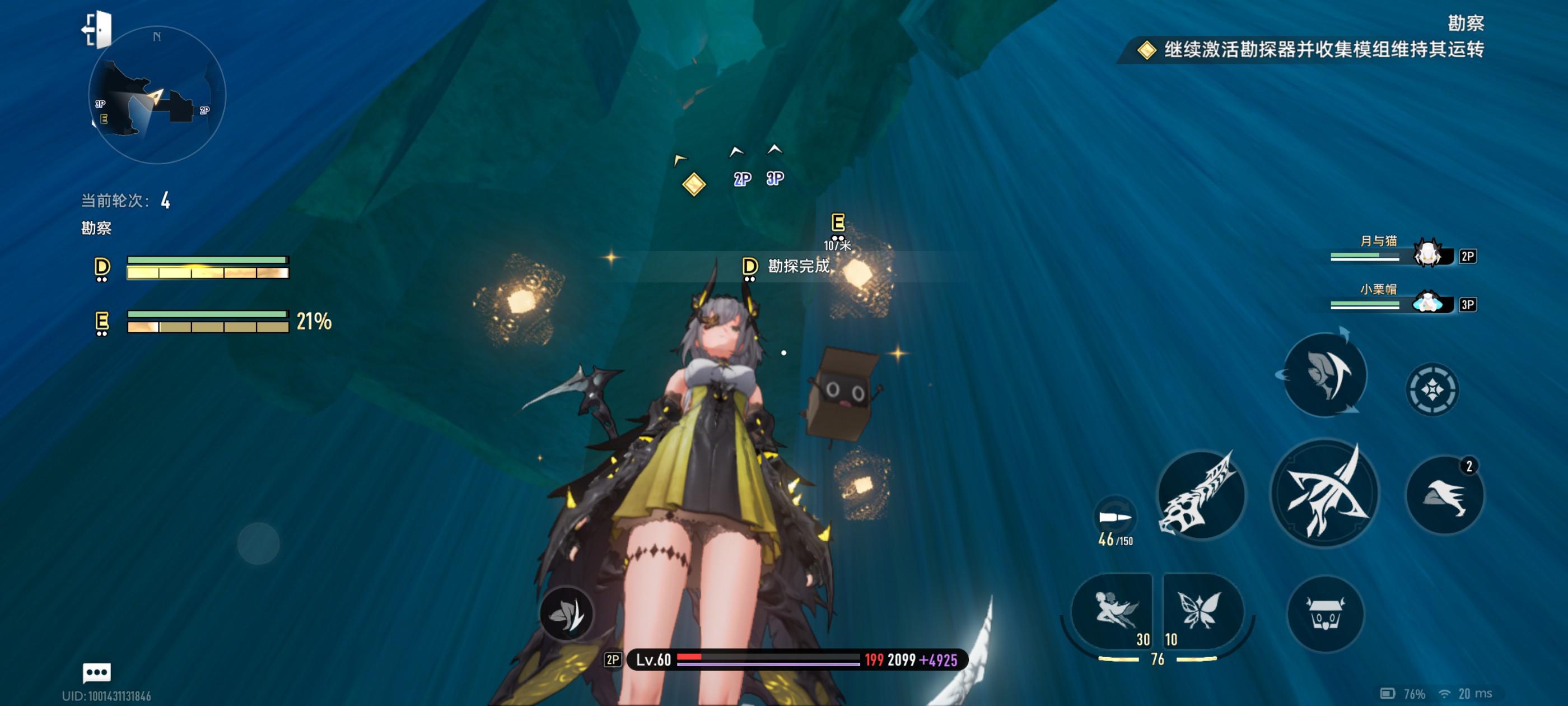Toggle the target lock-on reticle
Image resolution: width=1568 pixels, height=706 pixels.
pos(1432,390)
